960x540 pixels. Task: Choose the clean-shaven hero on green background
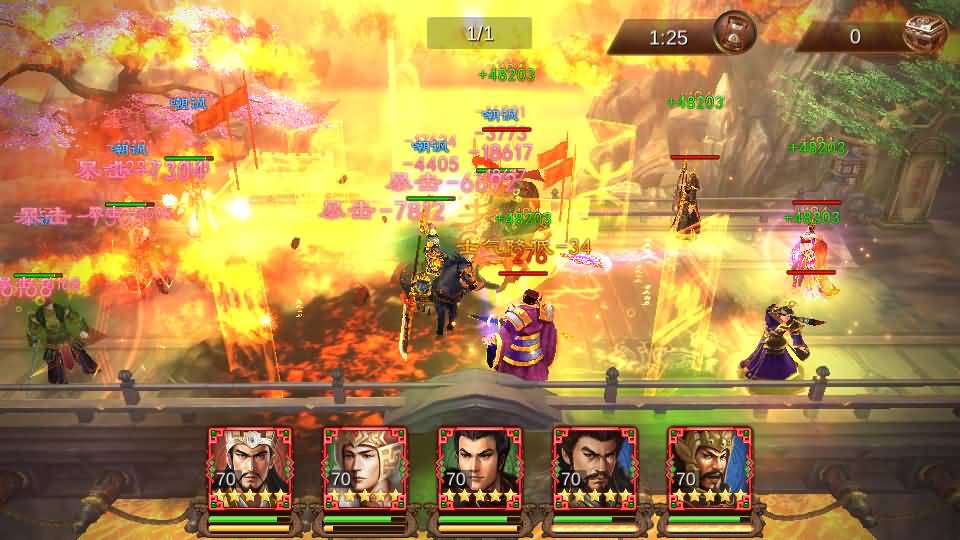tap(480, 469)
